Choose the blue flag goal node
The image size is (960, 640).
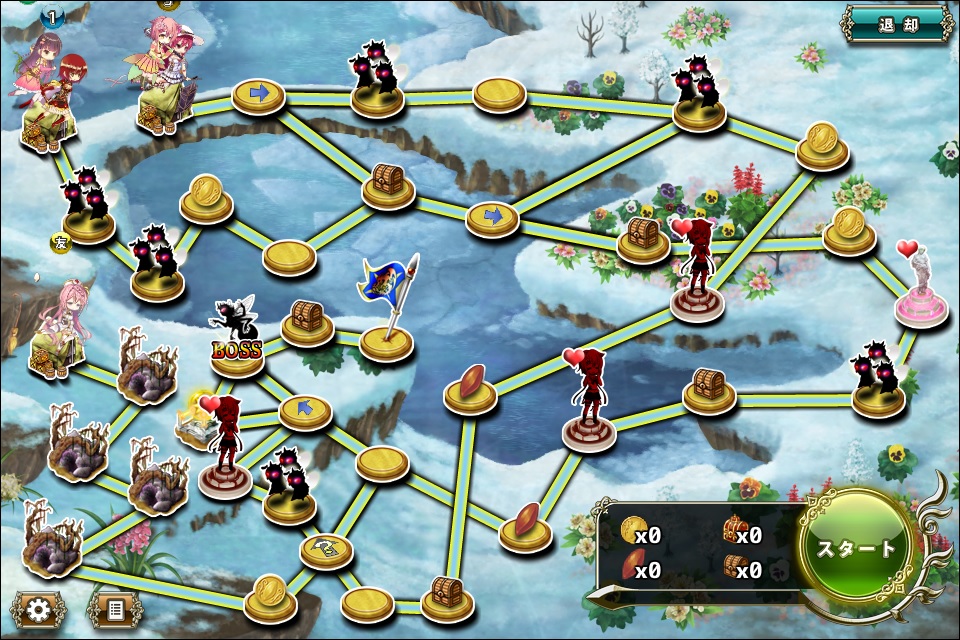coord(386,340)
